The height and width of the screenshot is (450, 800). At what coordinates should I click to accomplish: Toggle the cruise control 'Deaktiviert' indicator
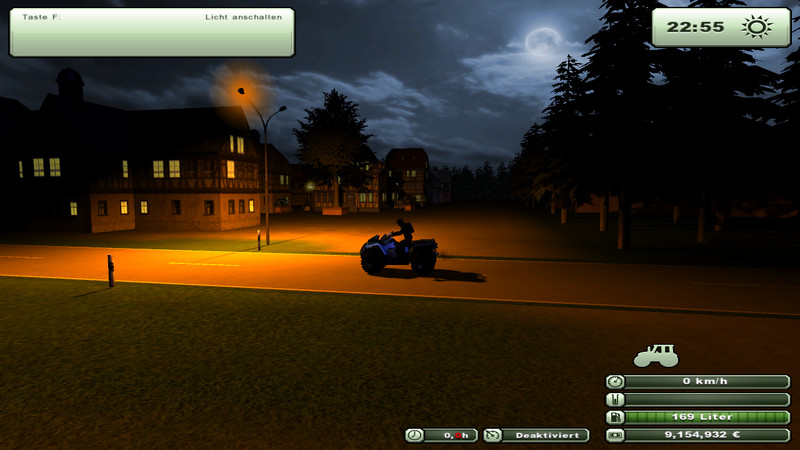(x=536, y=435)
